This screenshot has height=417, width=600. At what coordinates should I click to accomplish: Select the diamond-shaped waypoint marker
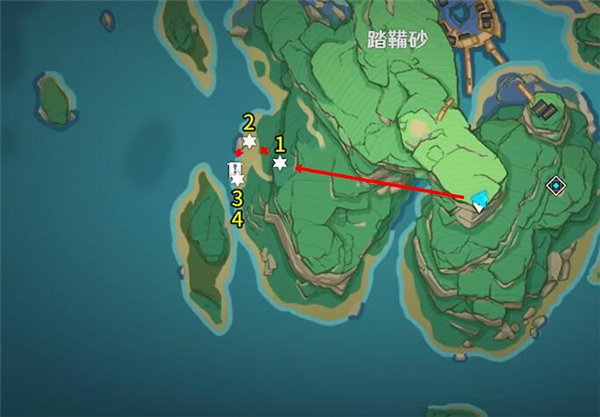tap(556, 185)
